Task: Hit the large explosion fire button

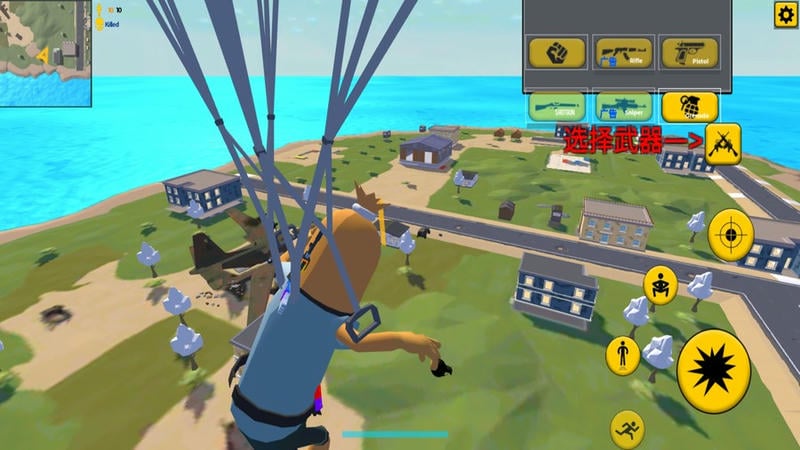Action: [713, 371]
